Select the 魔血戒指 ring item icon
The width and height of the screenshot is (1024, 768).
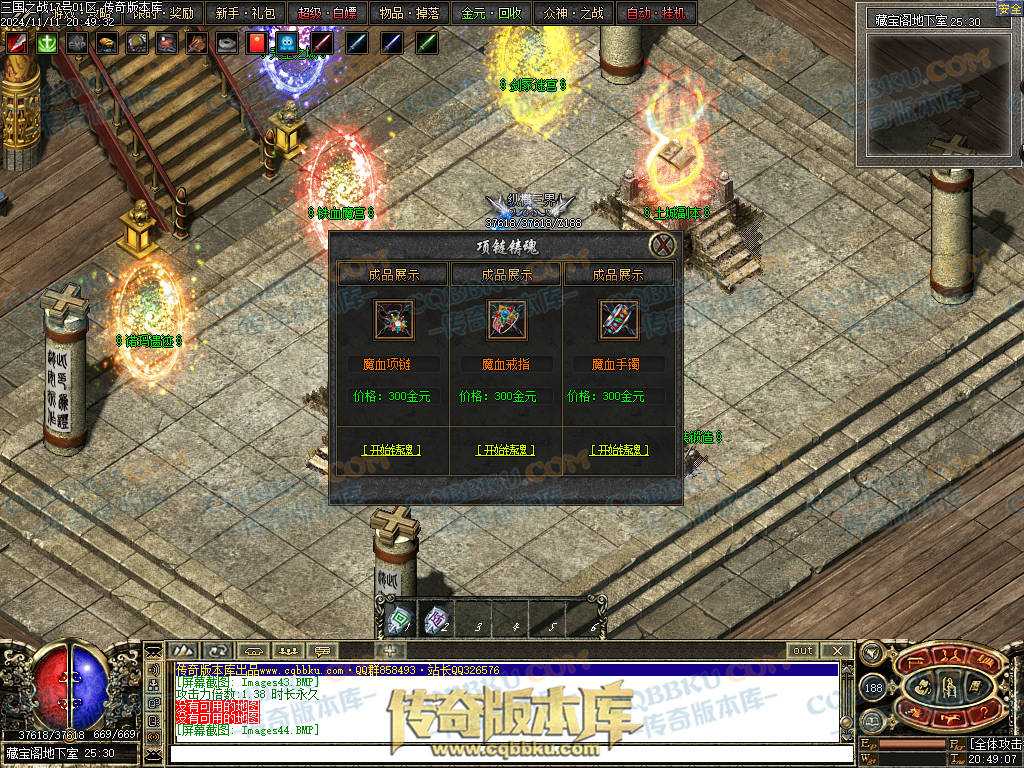(507, 320)
